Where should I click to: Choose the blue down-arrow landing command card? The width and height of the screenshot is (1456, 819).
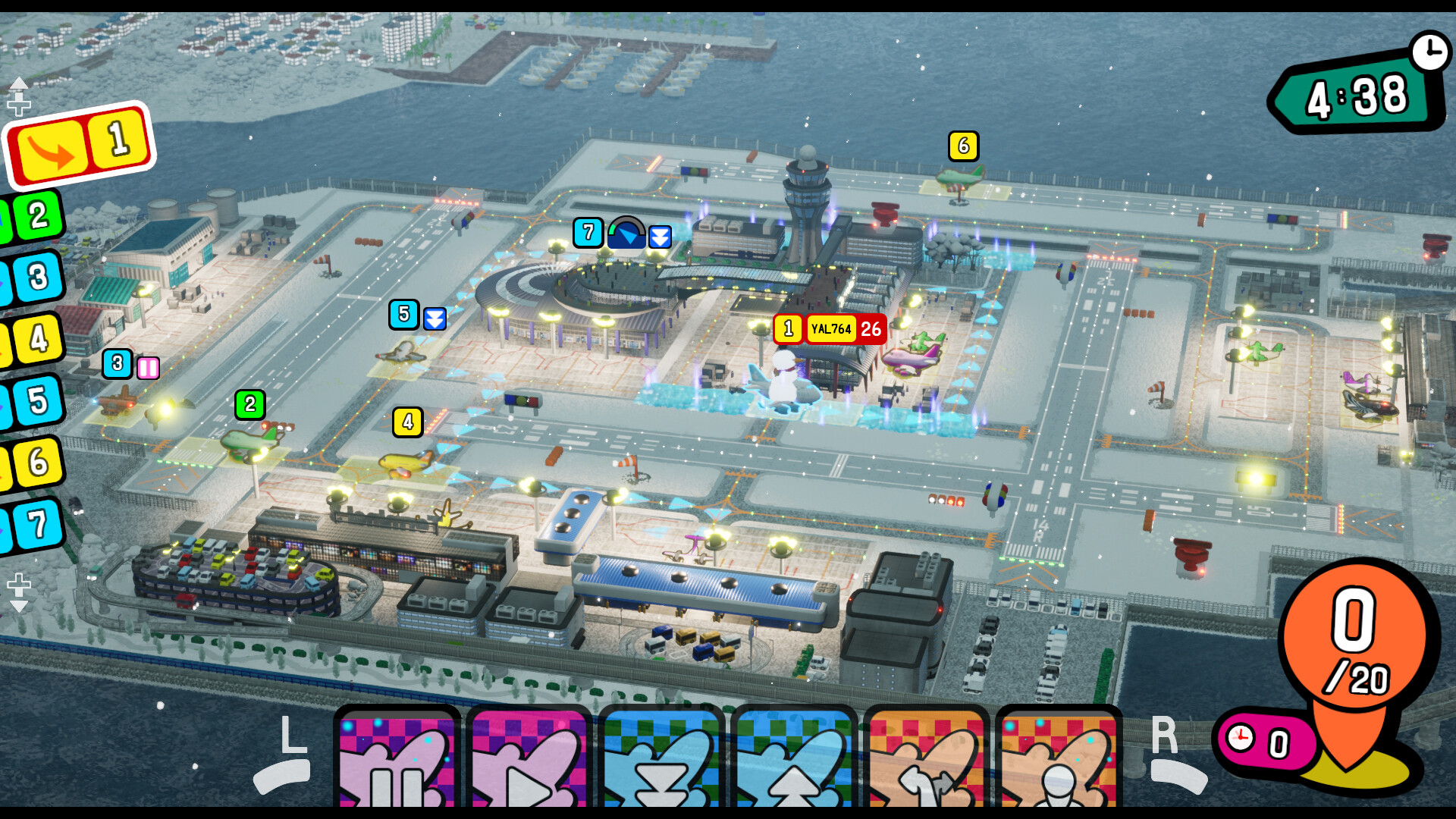661,758
